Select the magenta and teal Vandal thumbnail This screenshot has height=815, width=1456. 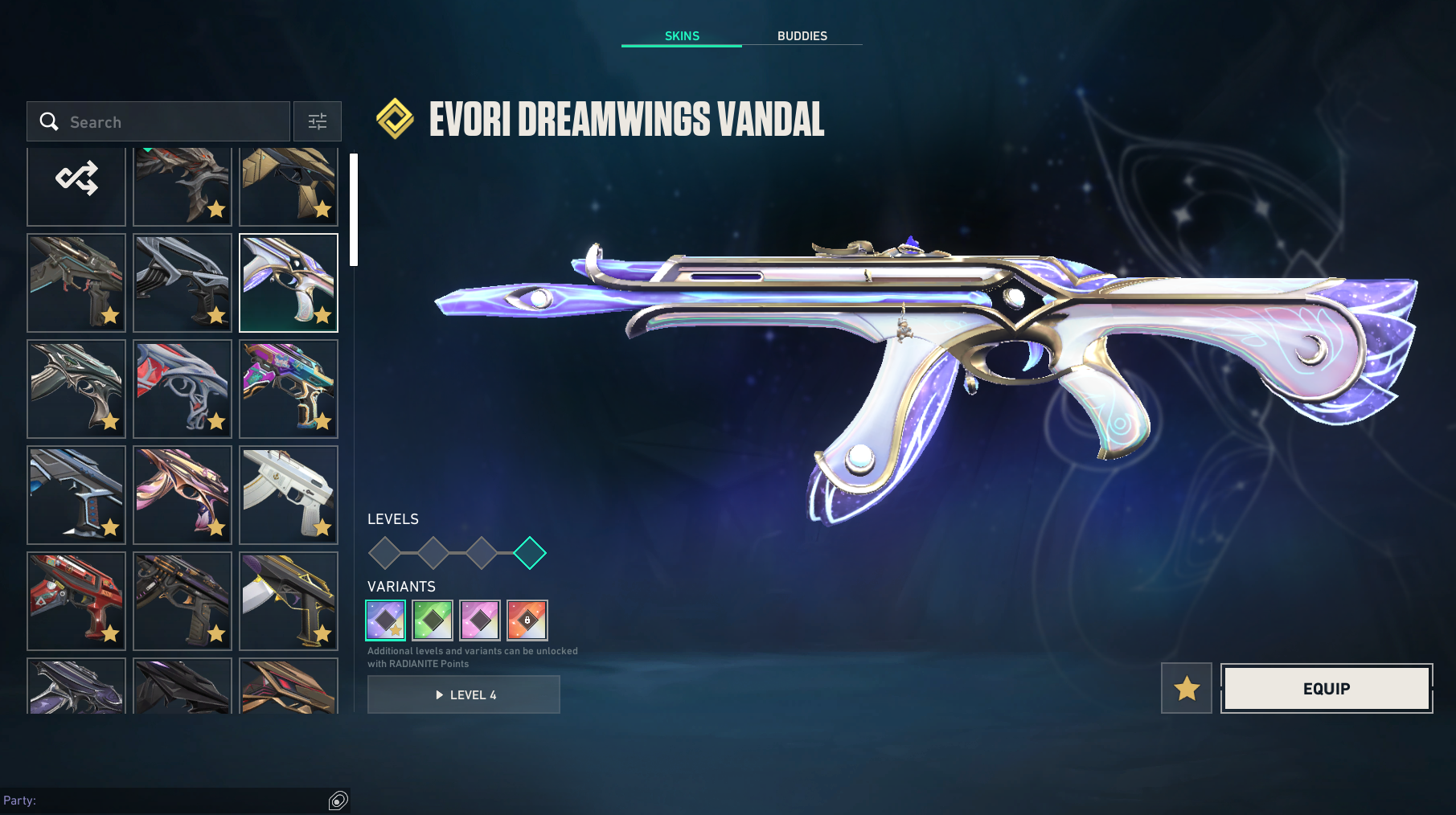(x=289, y=389)
